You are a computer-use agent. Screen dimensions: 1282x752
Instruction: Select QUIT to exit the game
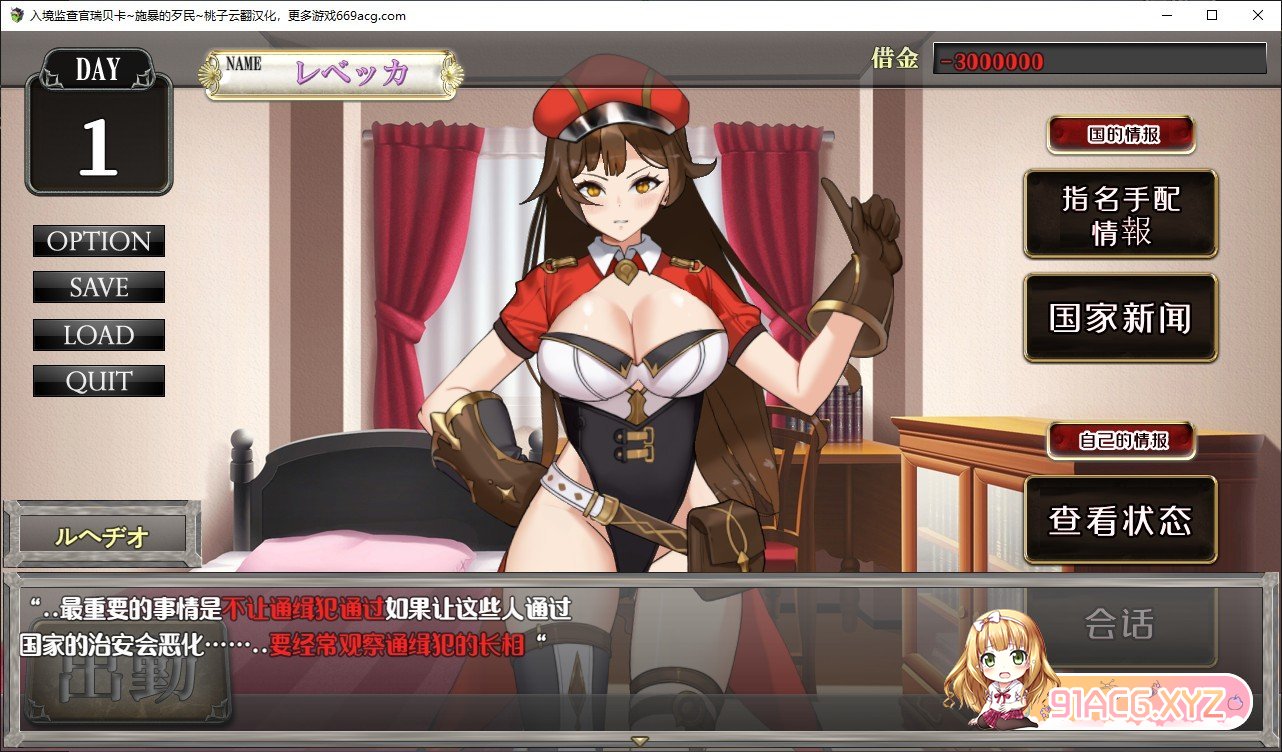[99, 381]
